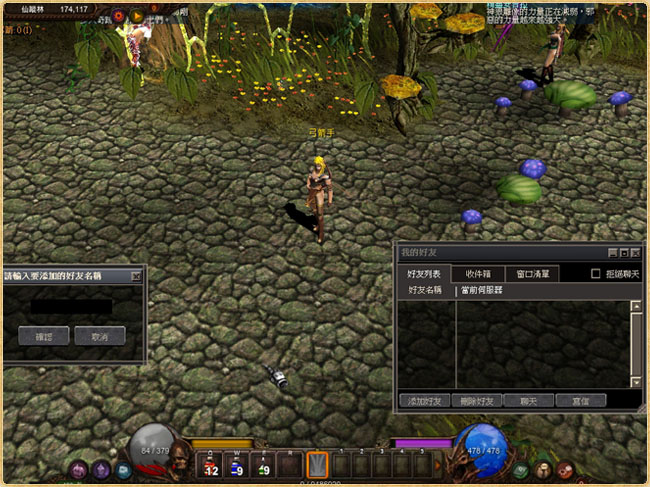Click the 刪除好友 button

[476, 400]
